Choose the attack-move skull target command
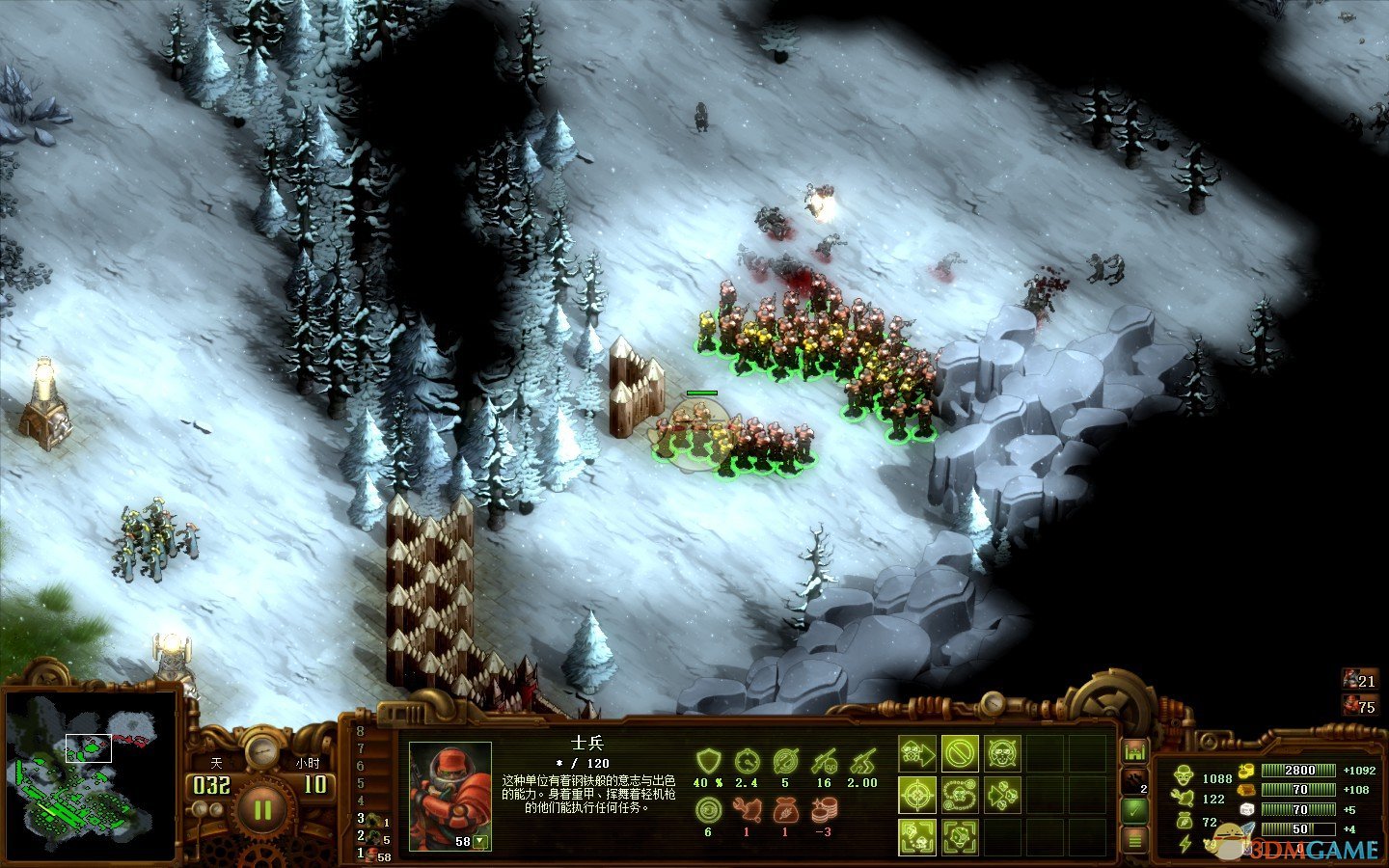 tap(1002, 753)
